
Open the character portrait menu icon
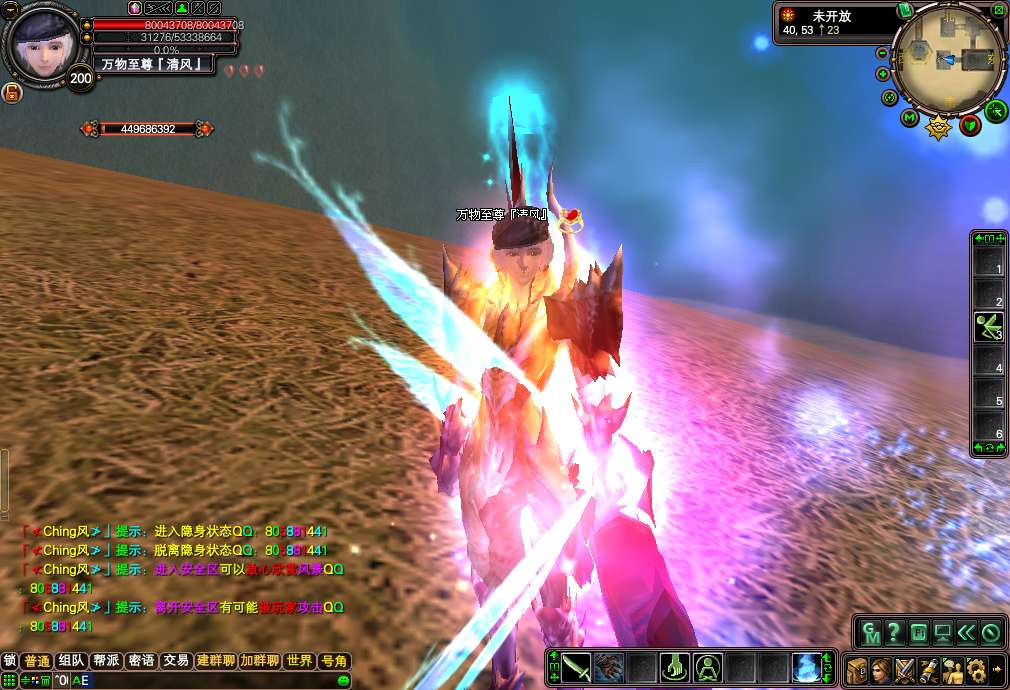click(x=881, y=668)
